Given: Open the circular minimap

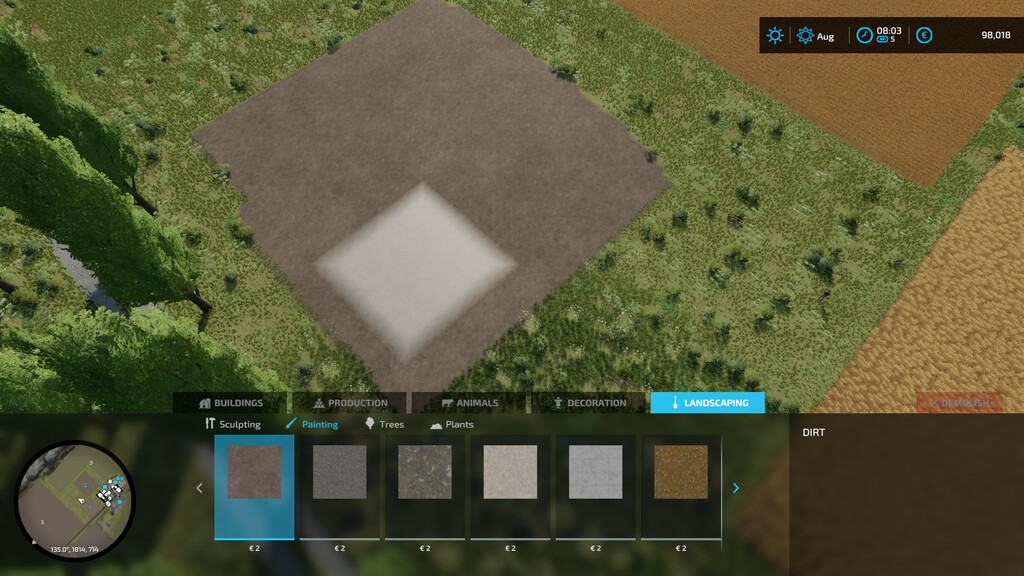Looking at the screenshot, I should click(74, 496).
